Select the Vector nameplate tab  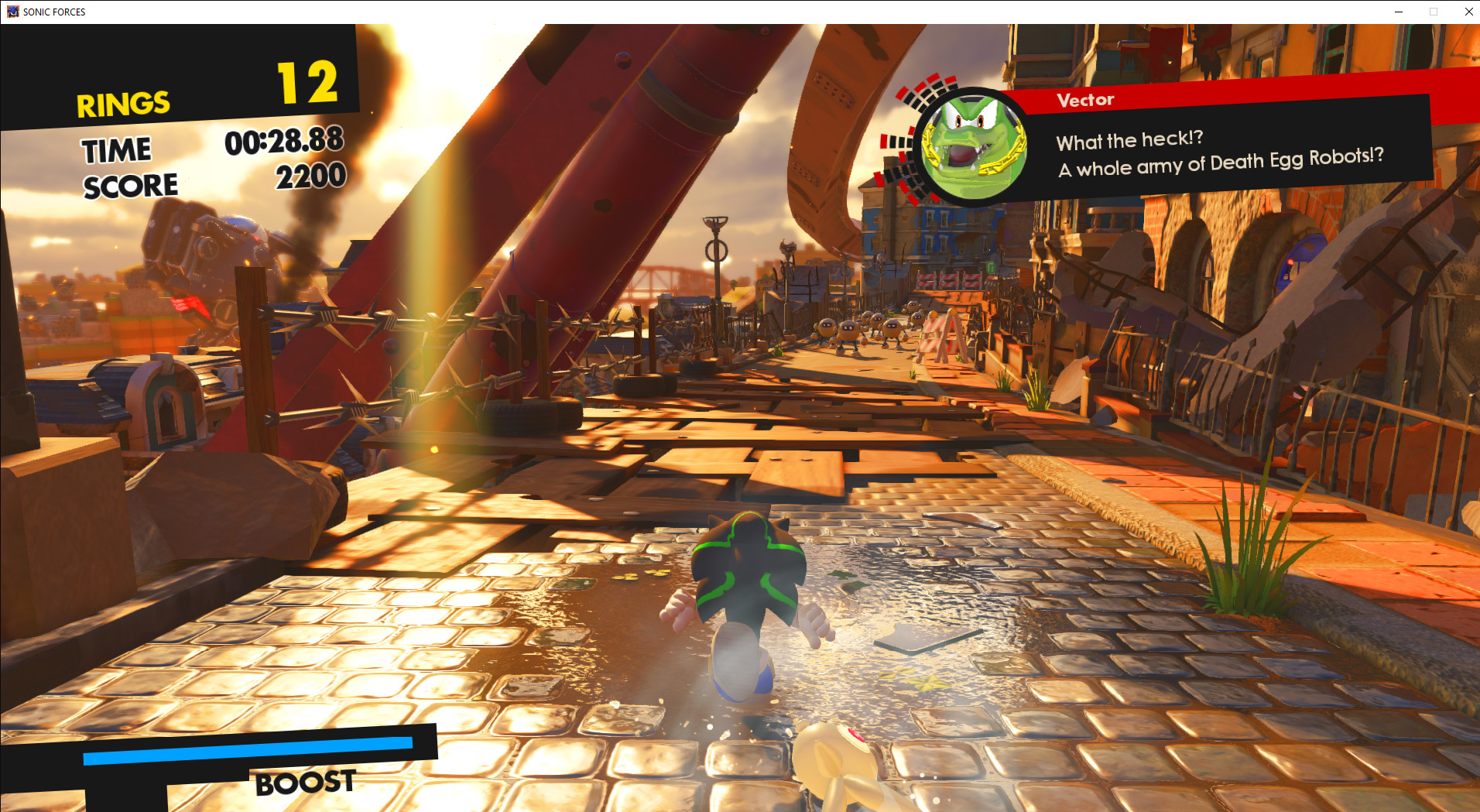pyautogui.click(x=1084, y=99)
